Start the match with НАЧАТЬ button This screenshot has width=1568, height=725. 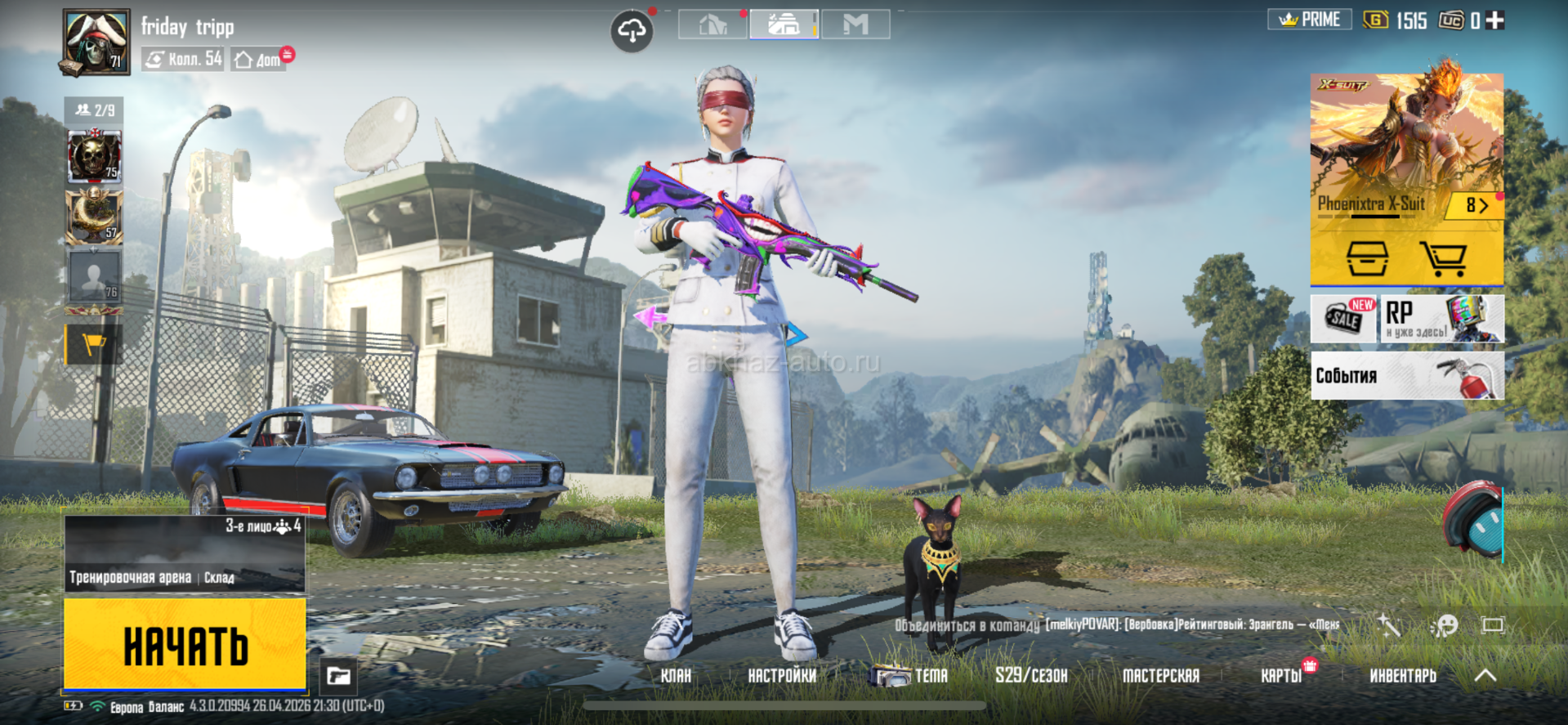pyautogui.click(x=185, y=644)
